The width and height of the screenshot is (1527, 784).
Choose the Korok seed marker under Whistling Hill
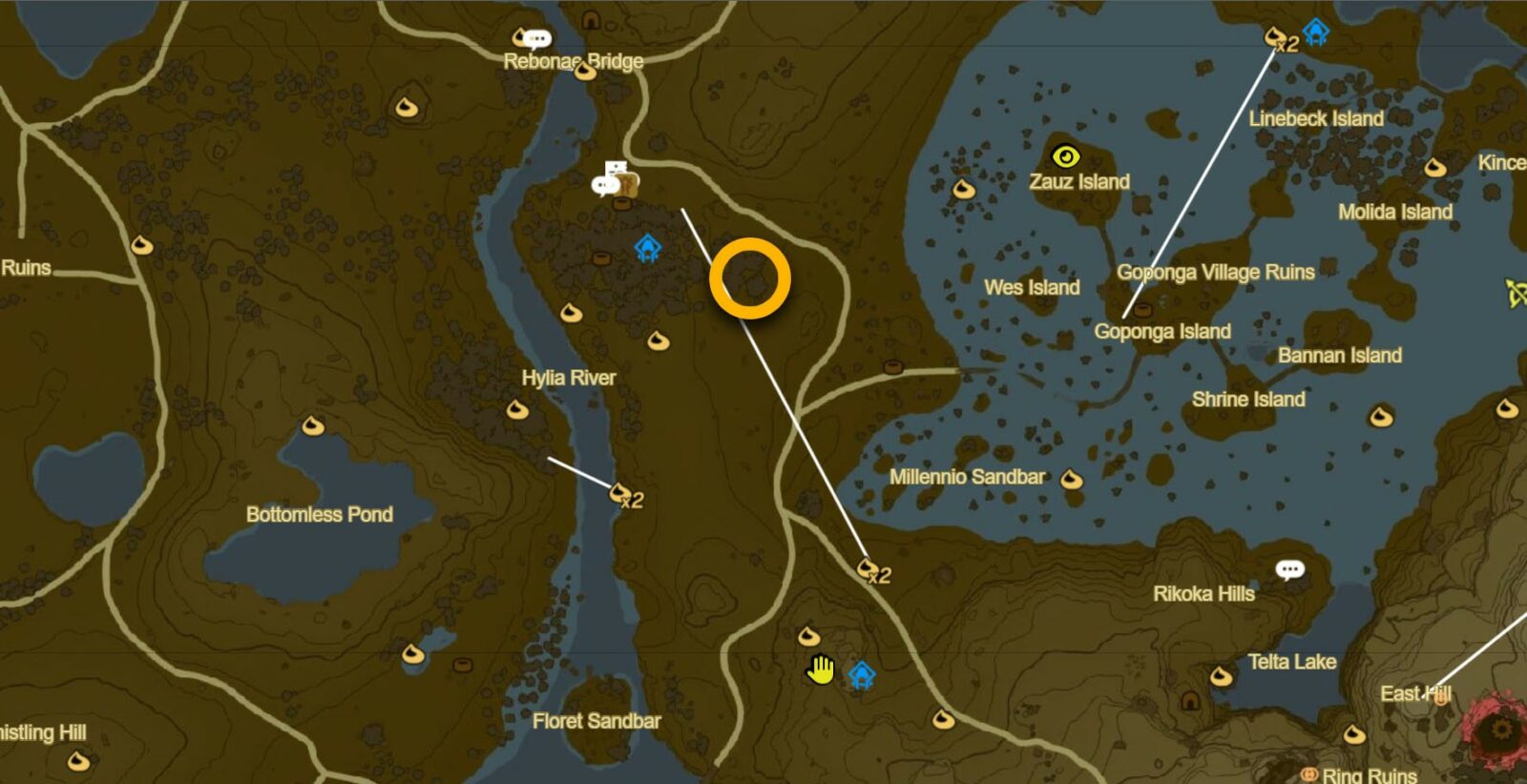78,761
